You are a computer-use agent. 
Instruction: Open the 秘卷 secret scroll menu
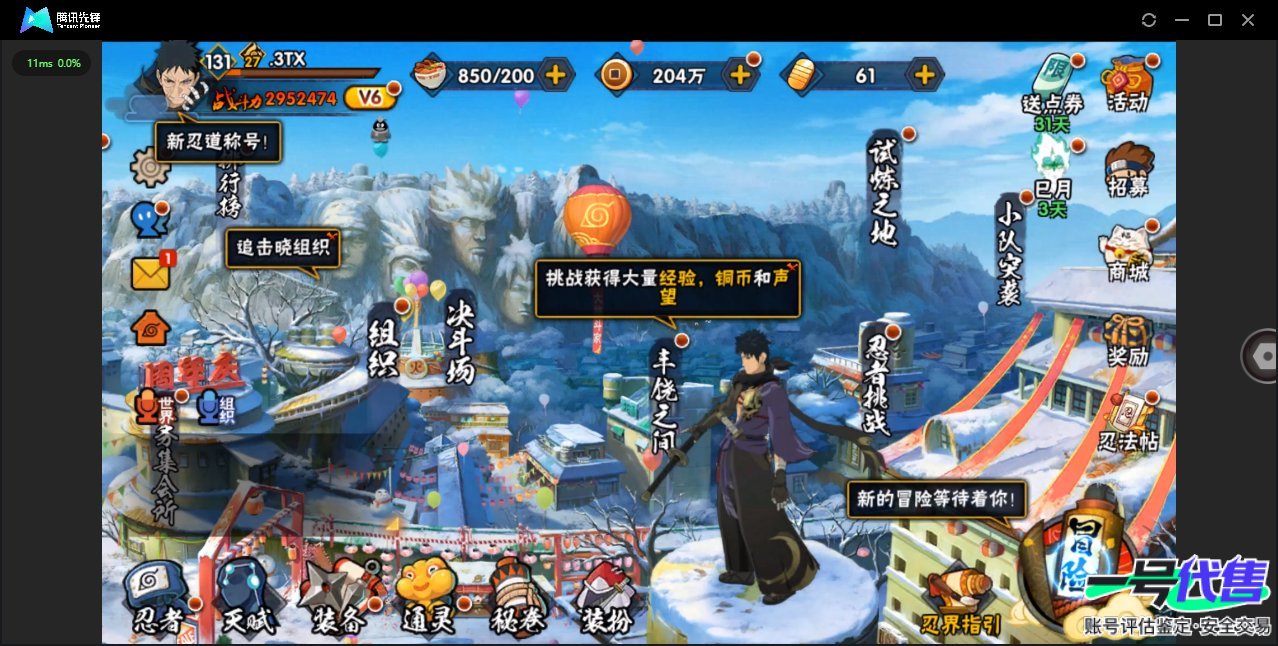[x=517, y=598]
